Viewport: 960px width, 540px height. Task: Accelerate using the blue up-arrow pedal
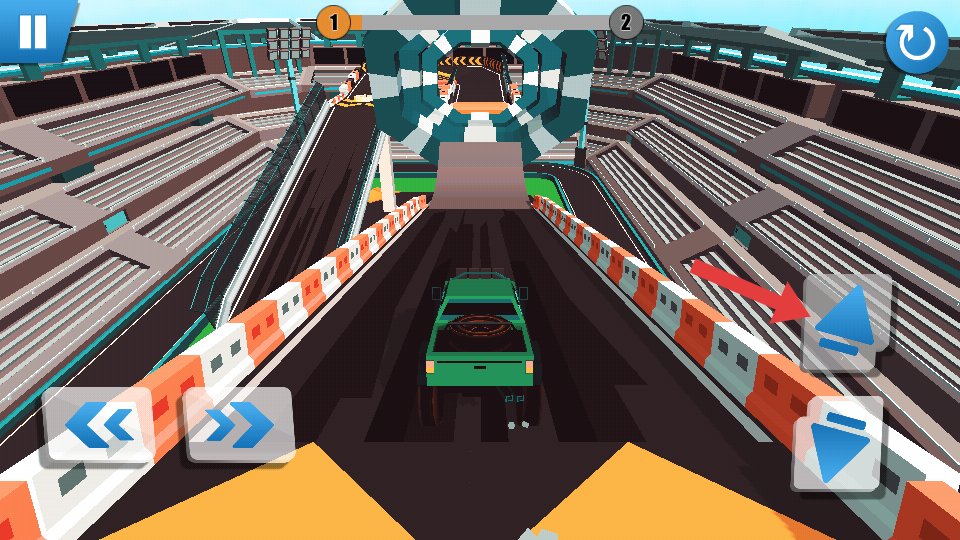[845, 322]
